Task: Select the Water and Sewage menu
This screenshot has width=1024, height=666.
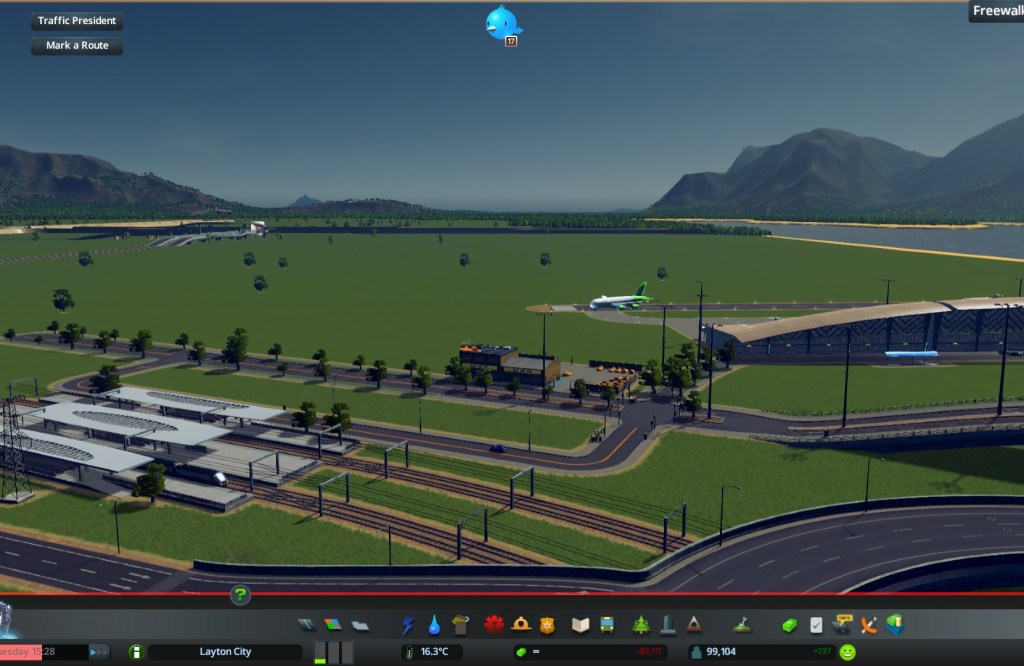Action: click(x=434, y=625)
